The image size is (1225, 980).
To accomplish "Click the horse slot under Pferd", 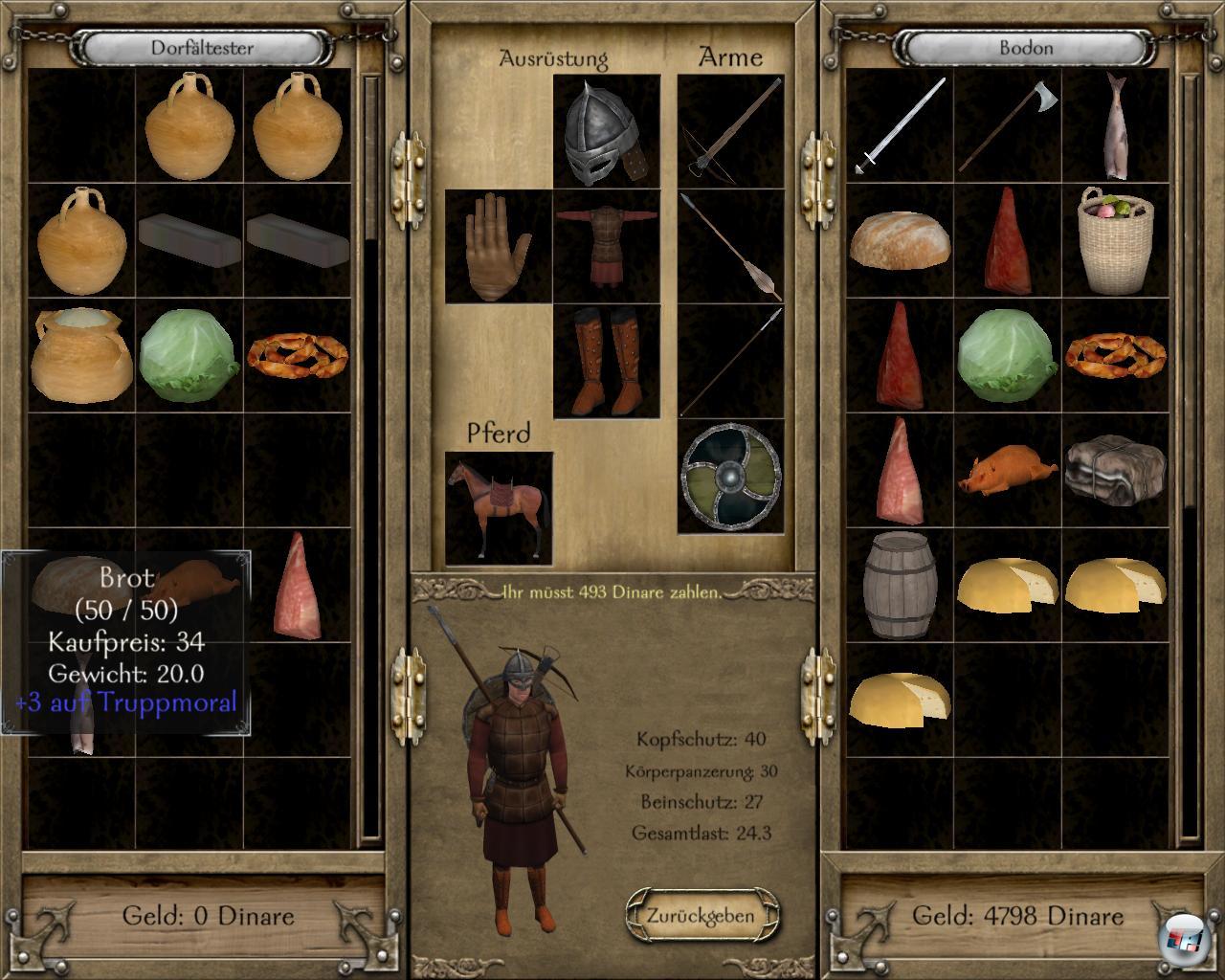I will pyautogui.click(x=499, y=508).
